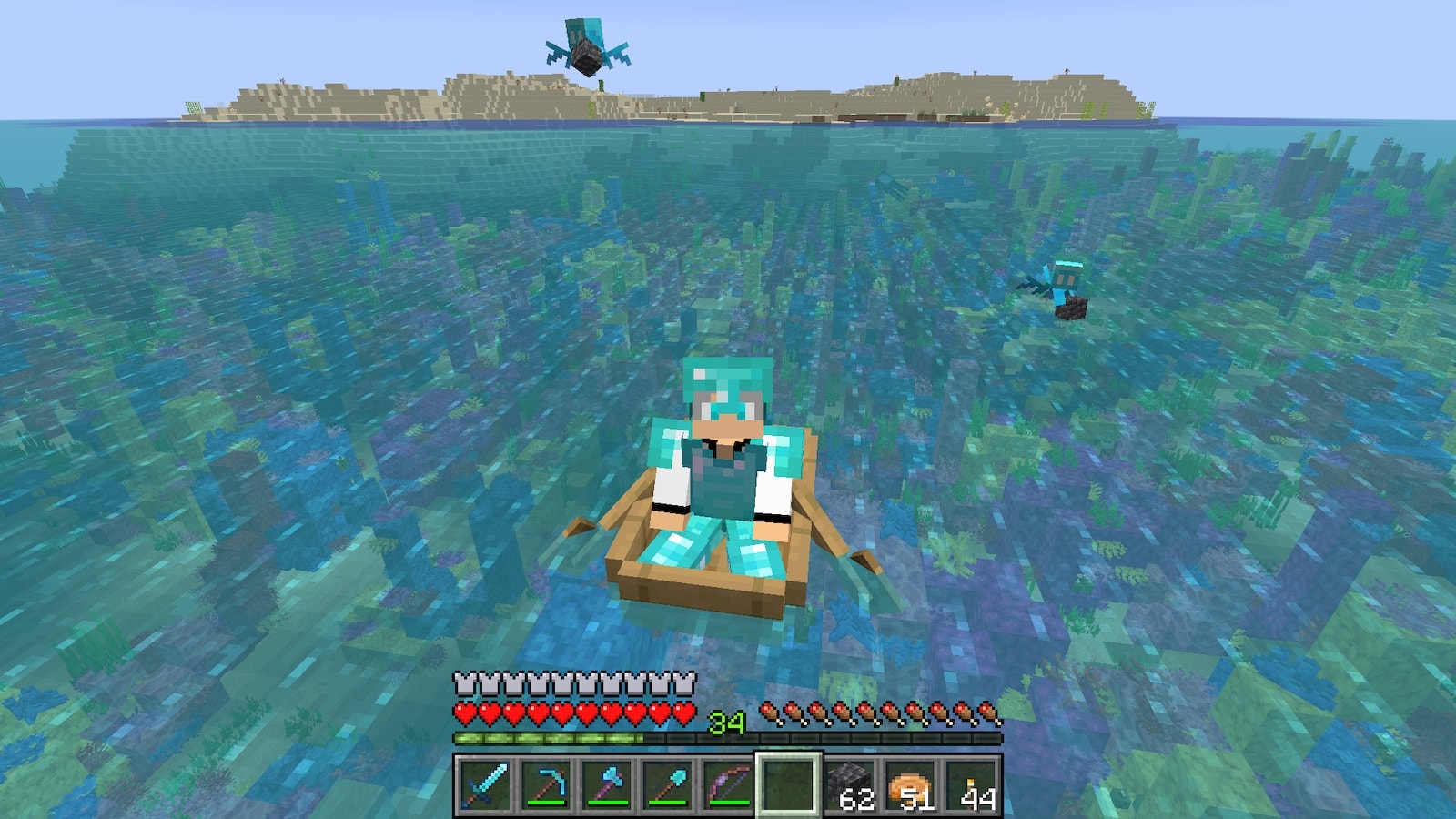Viewport: 1456px width, 819px height.
Task: Select the torch stack of 44
Action: 972,784
